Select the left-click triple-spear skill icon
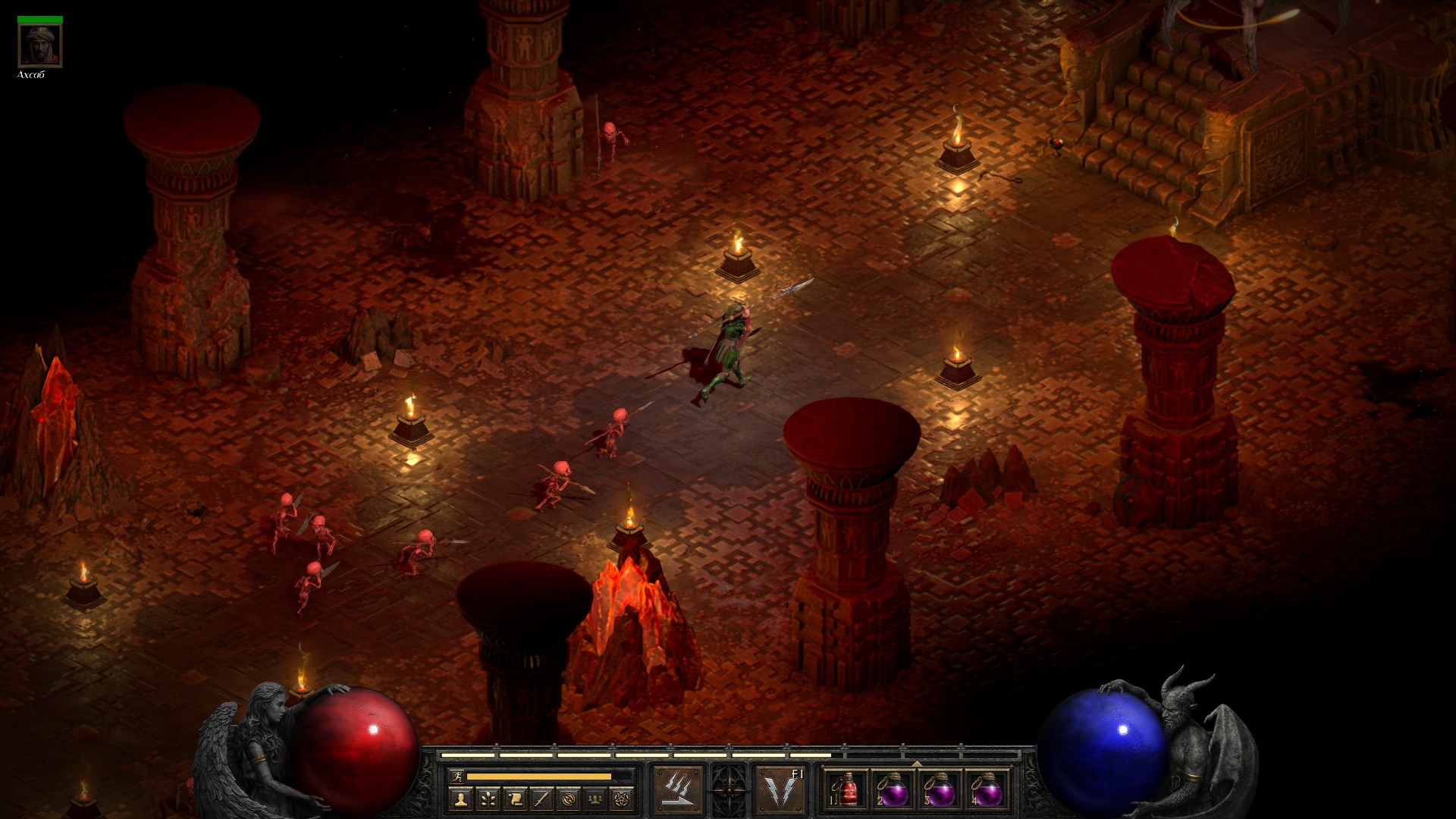The image size is (1456, 819). pos(678,790)
